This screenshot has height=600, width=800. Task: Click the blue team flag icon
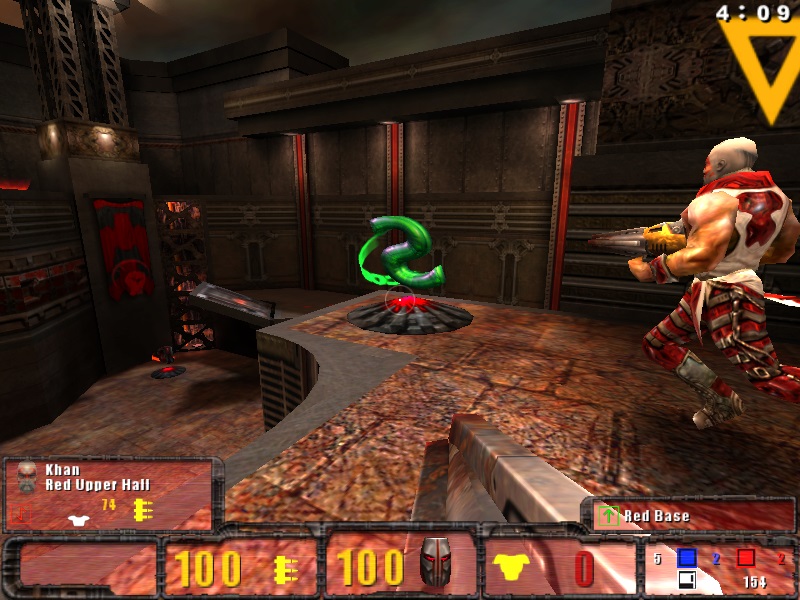click(x=687, y=558)
